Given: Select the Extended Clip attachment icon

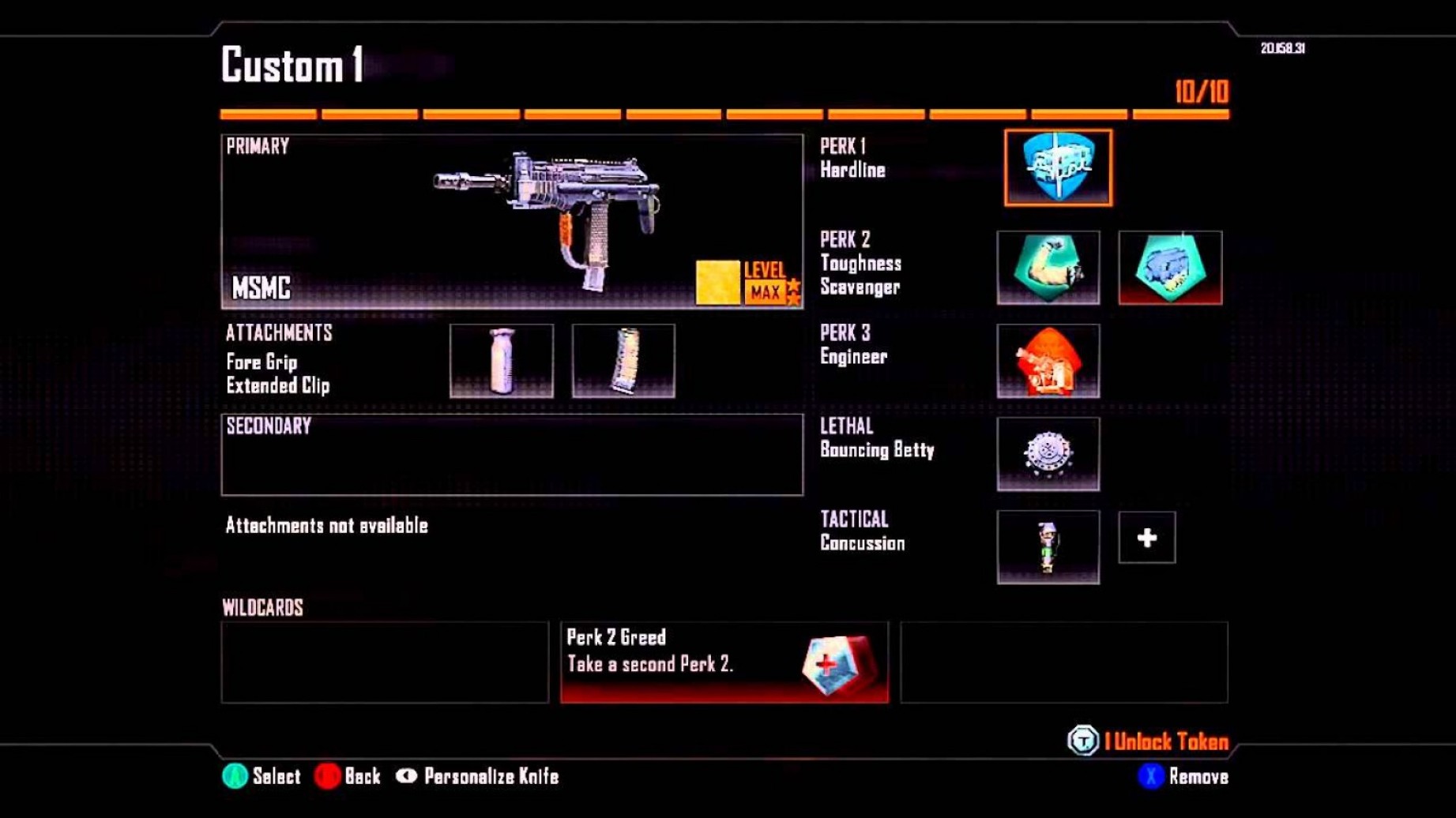Looking at the screenshot, I should pos(624,362).
